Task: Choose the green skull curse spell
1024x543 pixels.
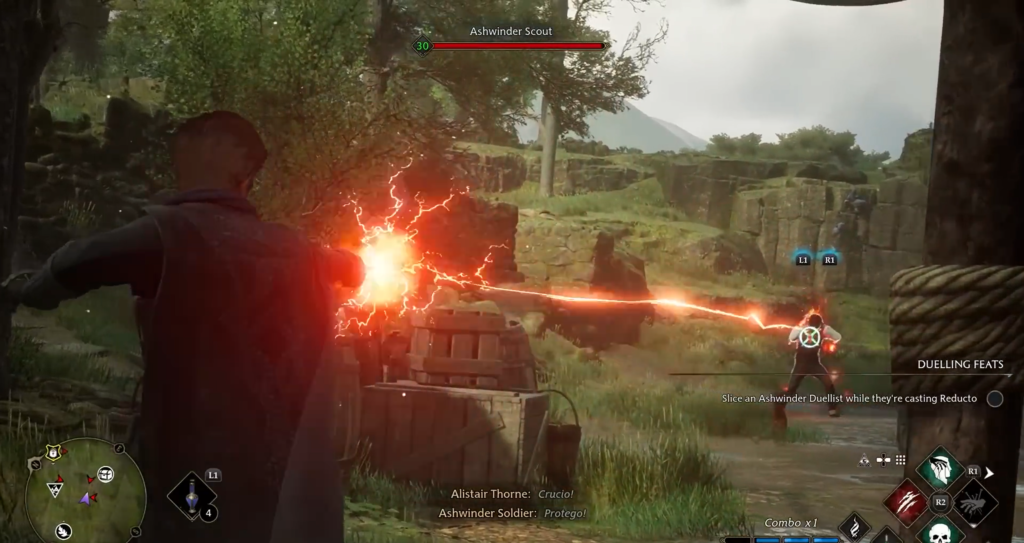Action: click(939, 532)
